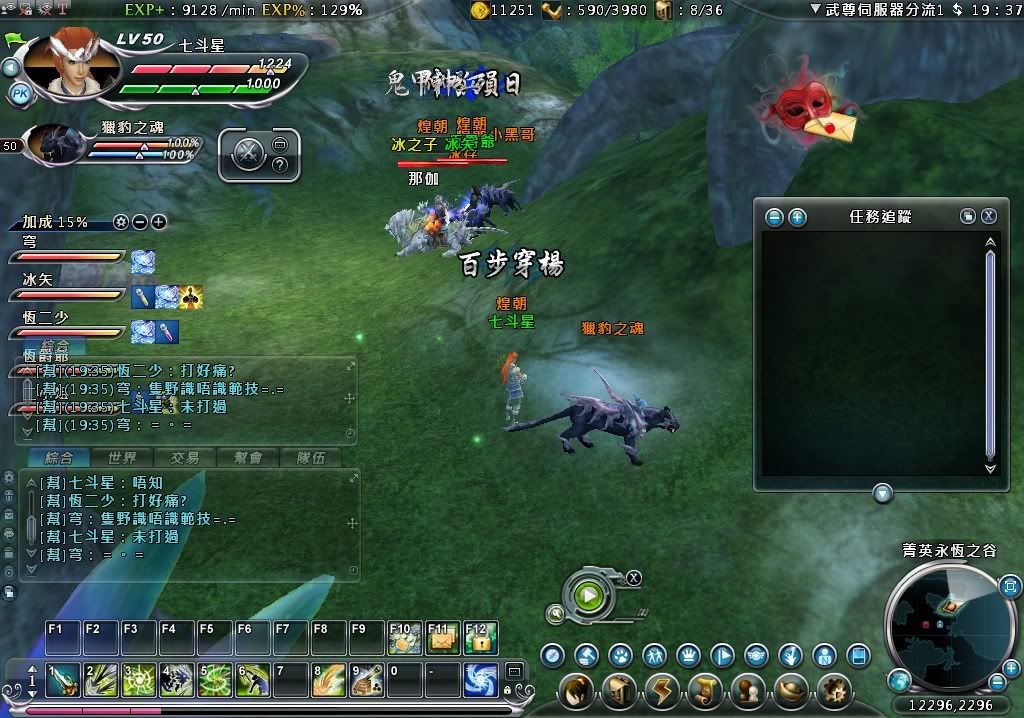Viewport: 1024px width, 718px height.
Task: Zoom out the minimap with minus button
Action: pyautogui.click(x=997, y=681)
